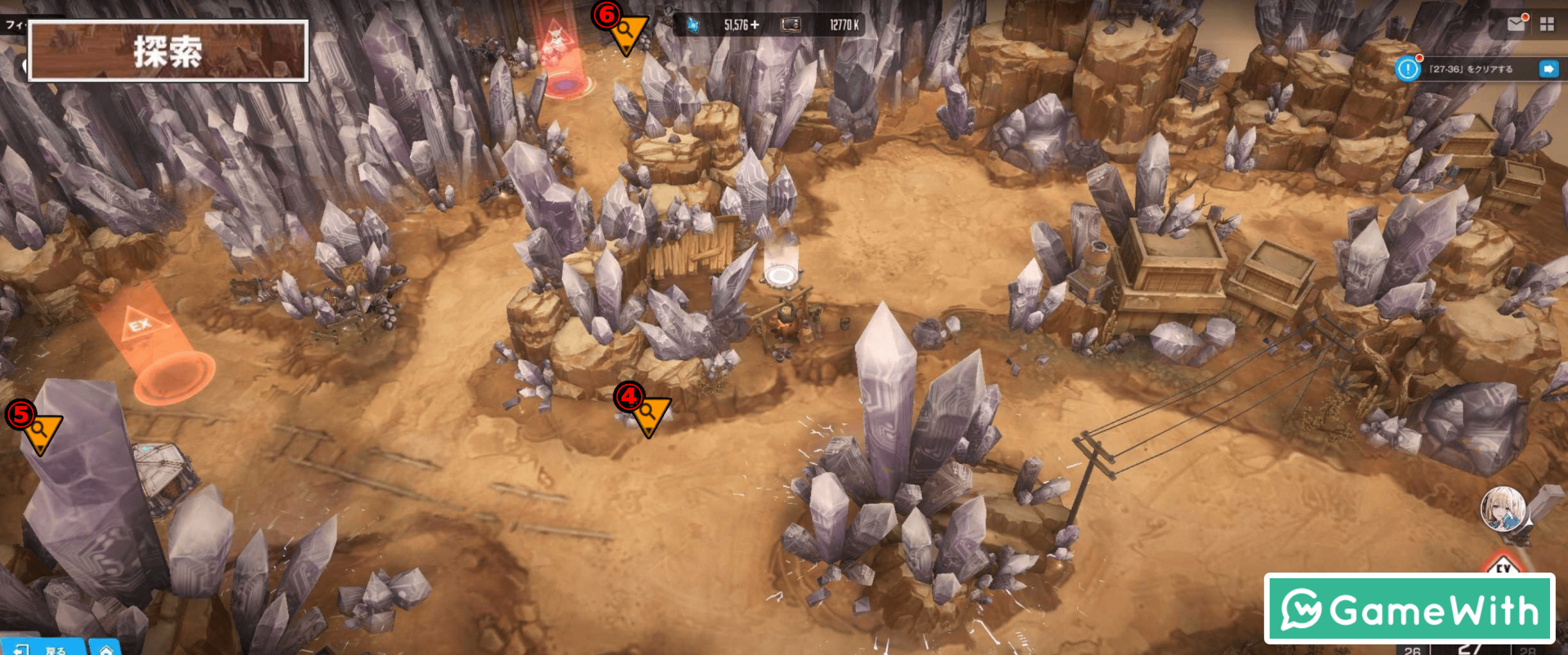
Task: Select the EX stage diamond marker
Action: [1504, 565]
